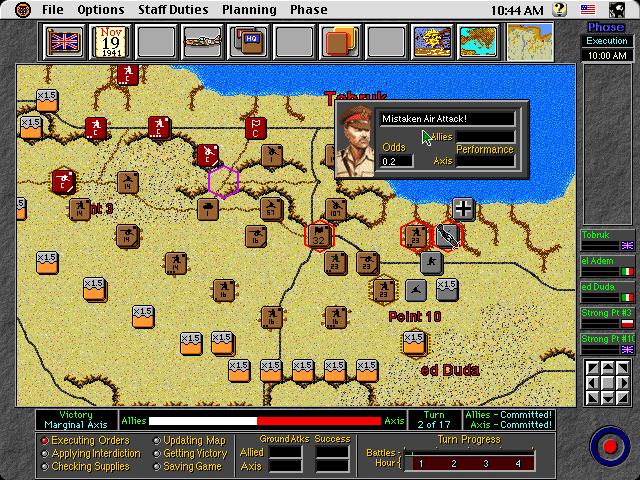This screenshot has width=640, height=480.
Task: Select the Tobruk objective entry
Action: pos(607,239)
